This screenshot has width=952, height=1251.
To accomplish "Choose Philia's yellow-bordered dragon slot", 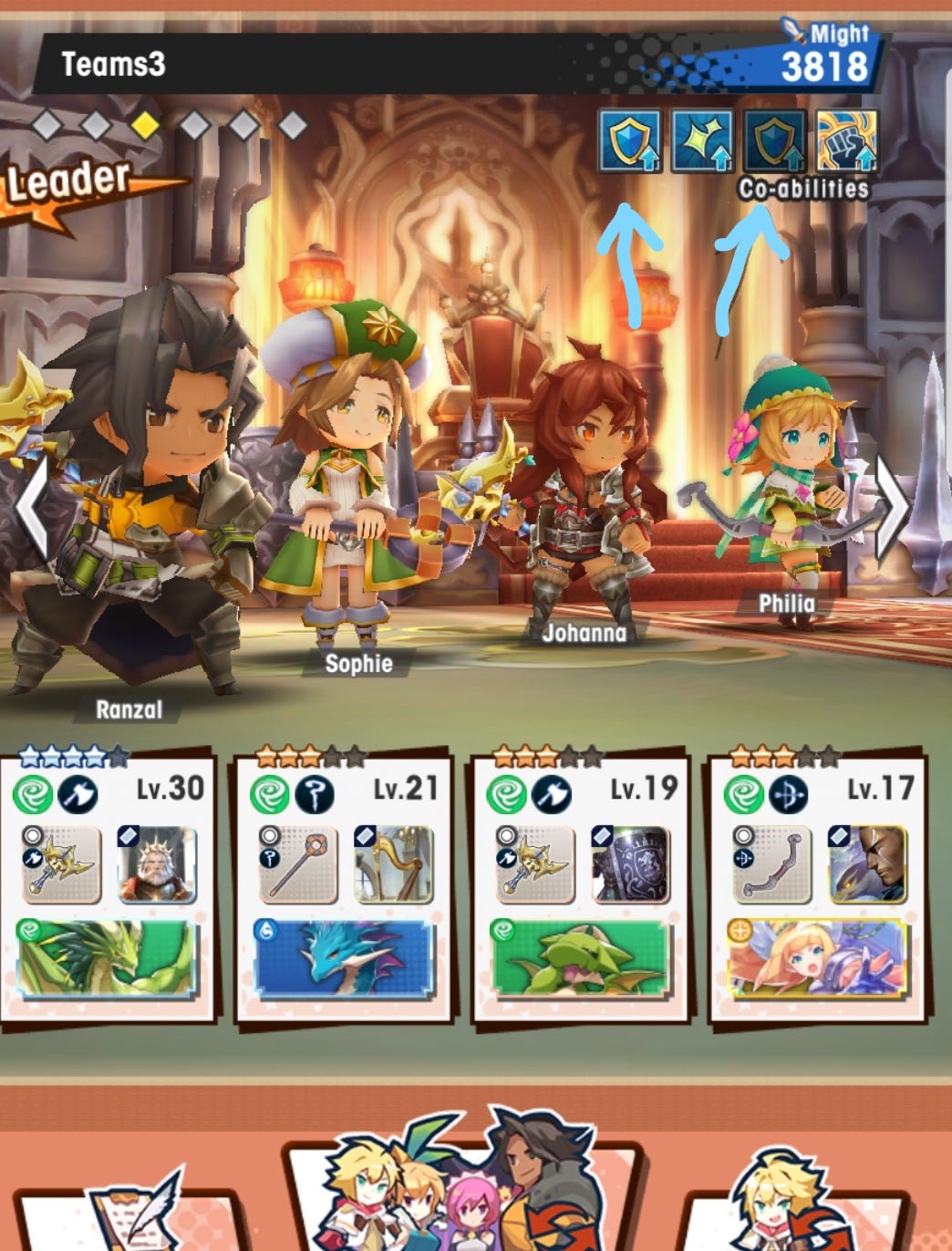I will (817, 958).
